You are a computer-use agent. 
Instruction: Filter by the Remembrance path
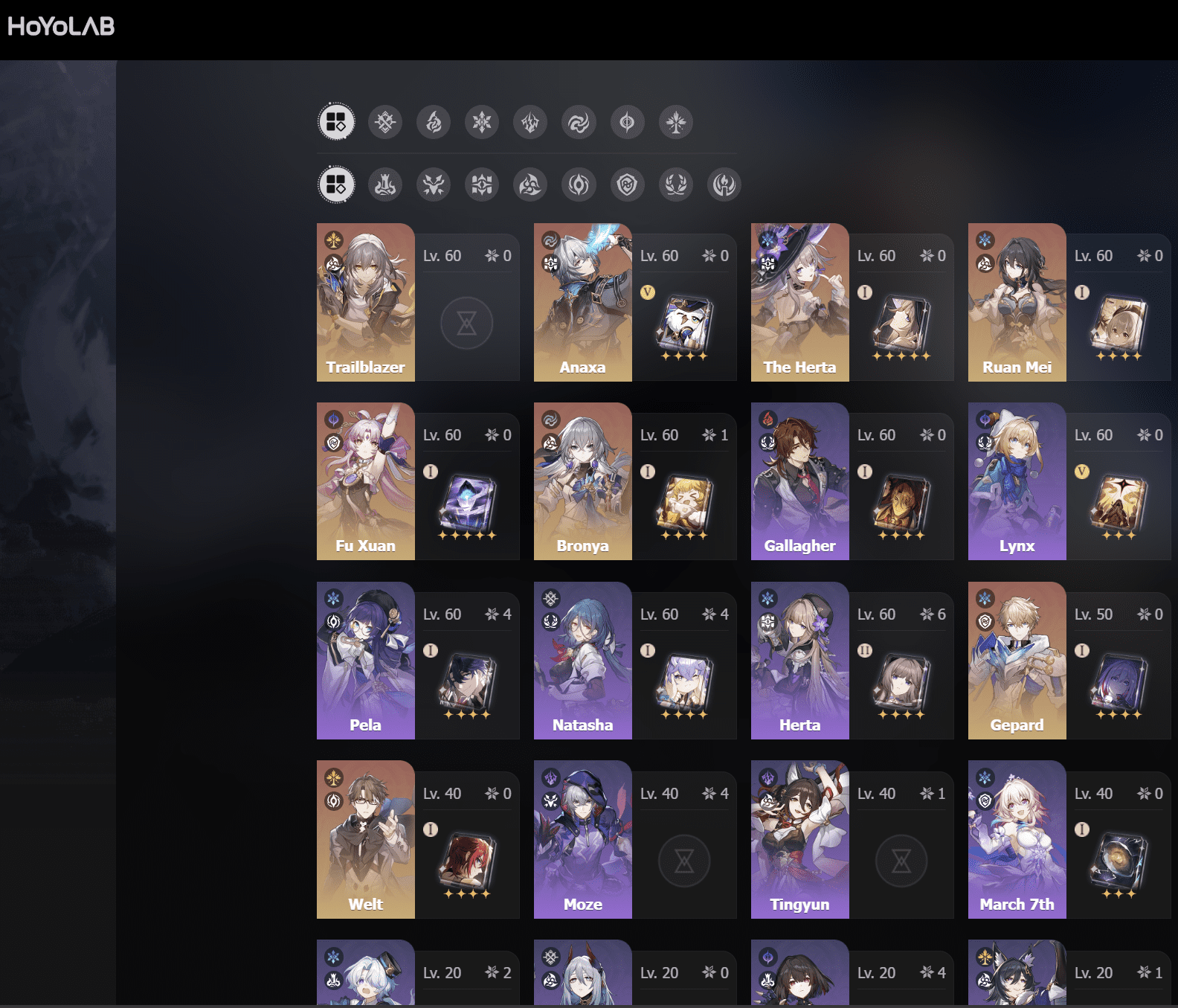click(x=723, y=184)
